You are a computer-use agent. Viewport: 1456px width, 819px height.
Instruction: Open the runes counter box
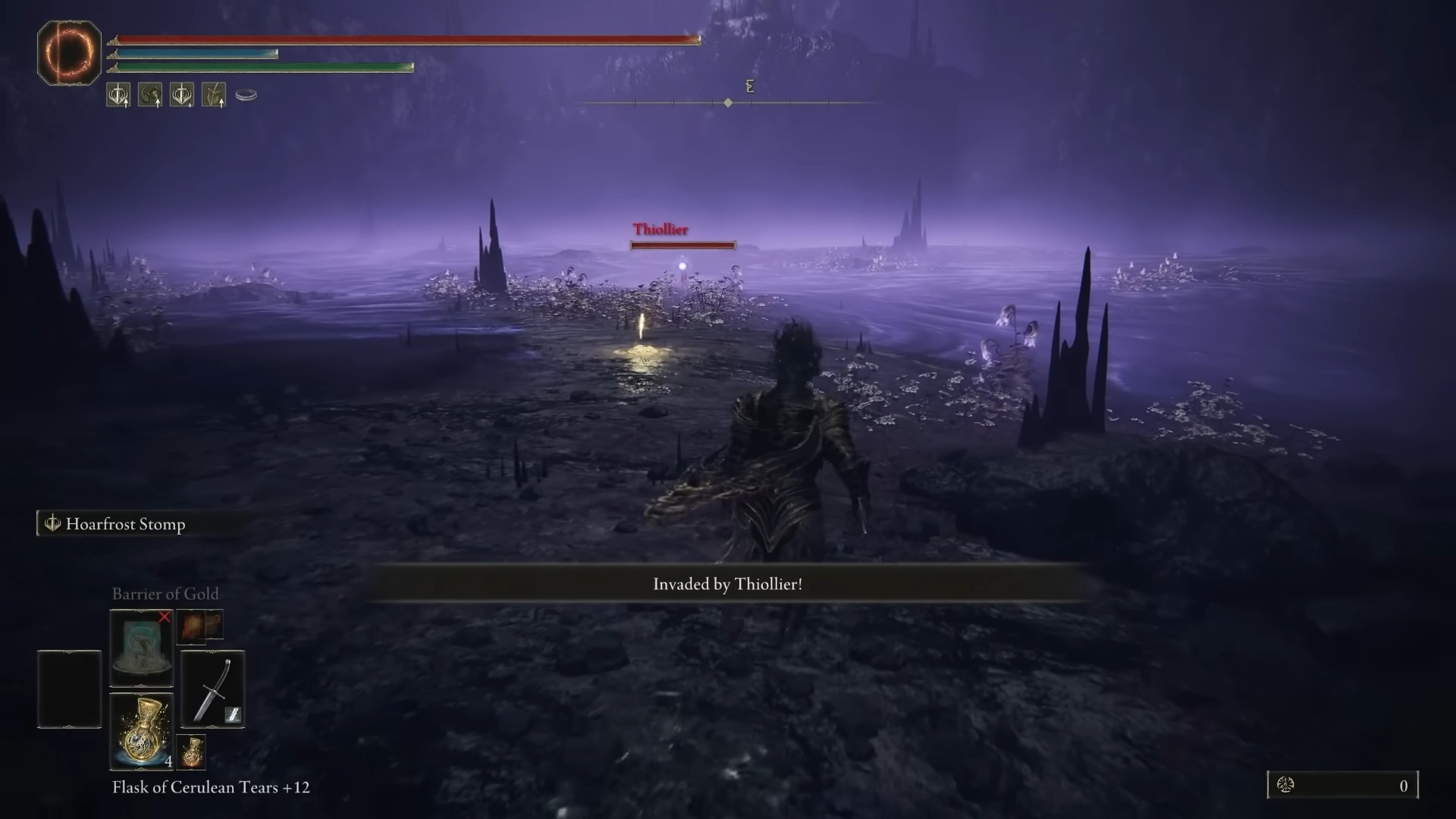coord(1342,786)
